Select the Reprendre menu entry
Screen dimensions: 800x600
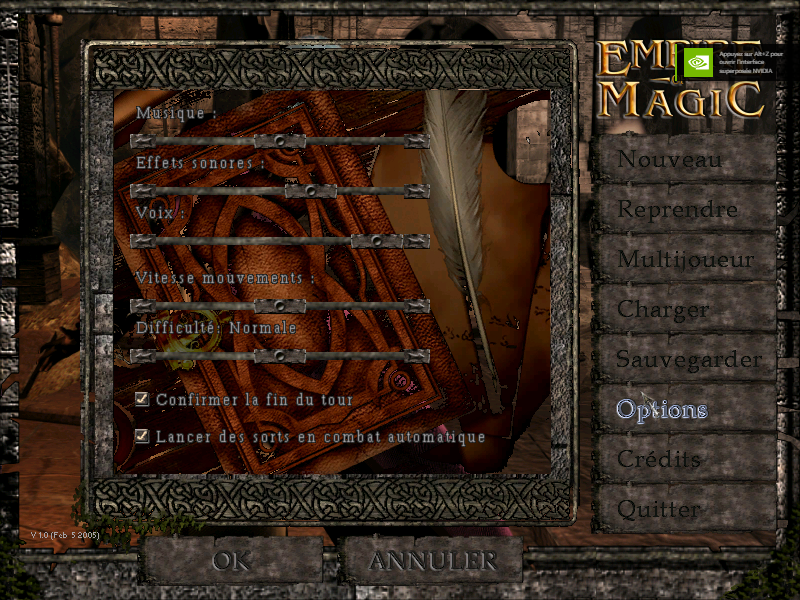click(683, 210)
